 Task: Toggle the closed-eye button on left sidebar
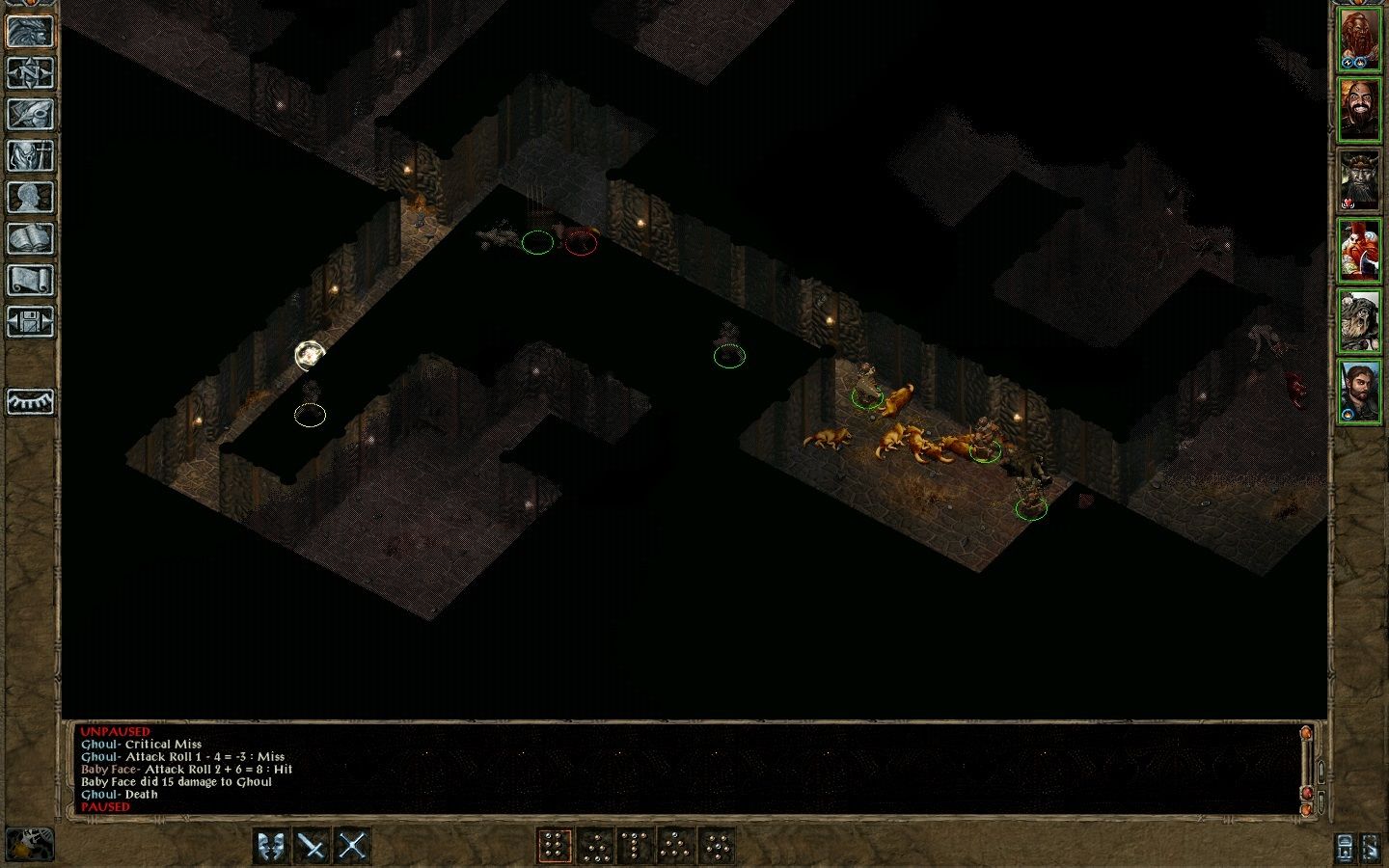point(30,401)
